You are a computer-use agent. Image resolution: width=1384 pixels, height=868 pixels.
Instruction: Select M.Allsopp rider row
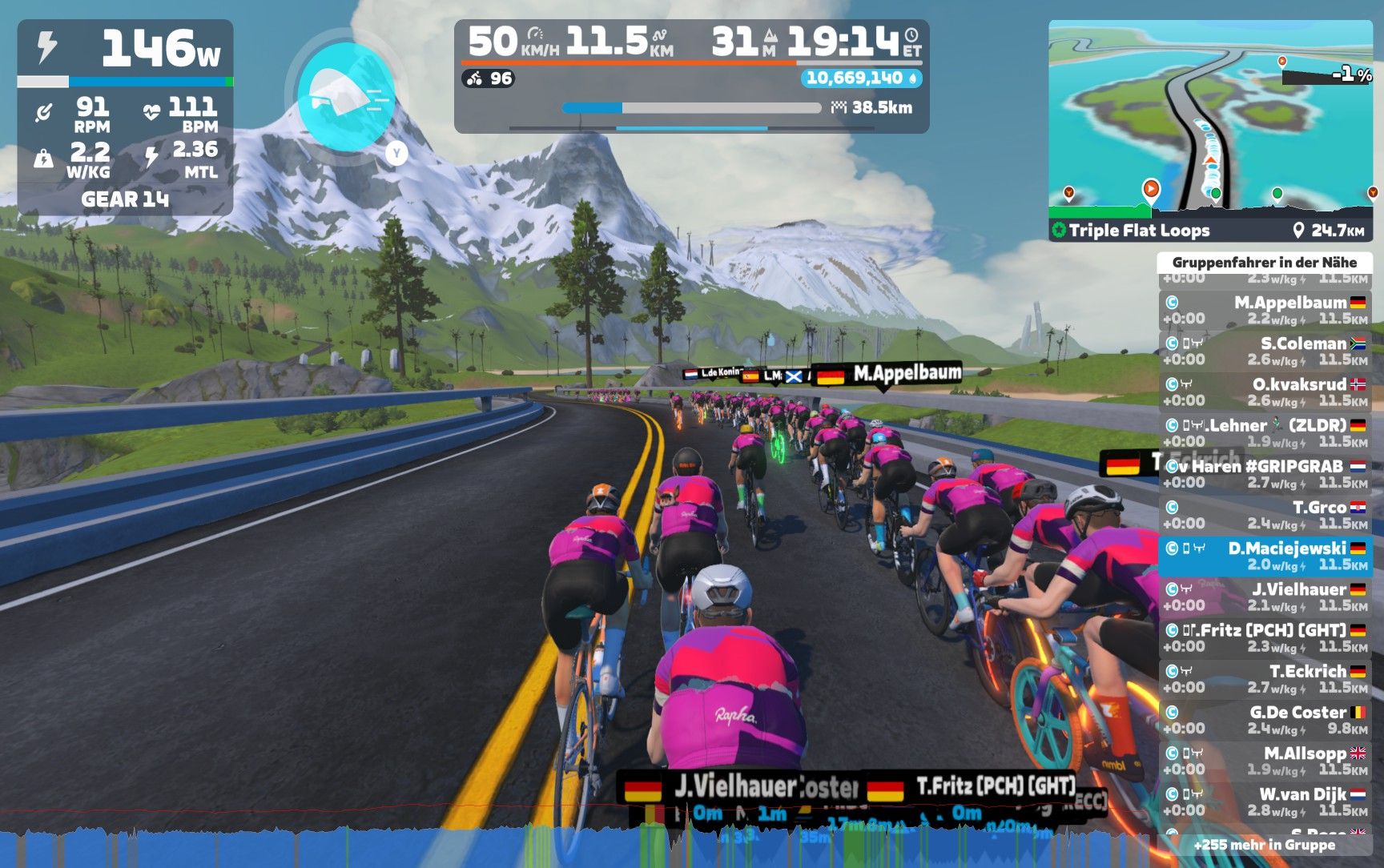point(1265,761)
